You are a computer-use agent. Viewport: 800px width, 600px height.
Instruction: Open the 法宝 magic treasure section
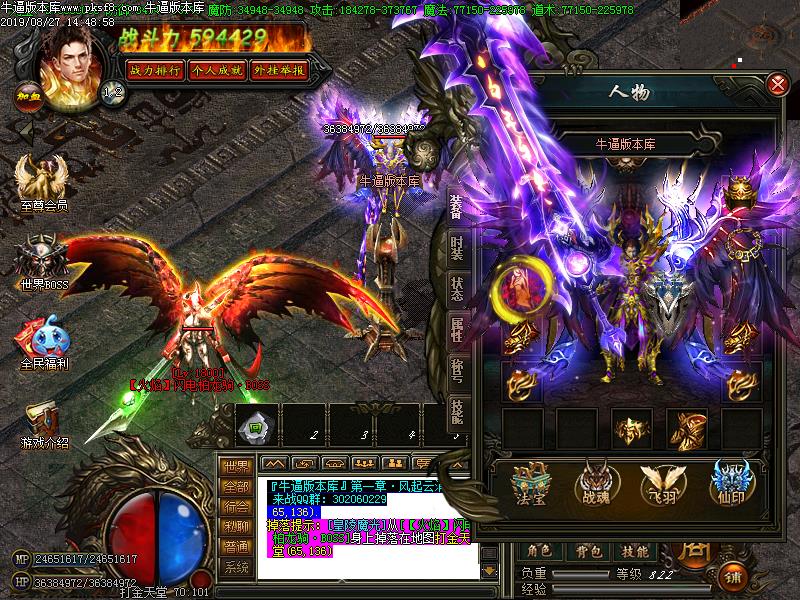click(x=528, y=481)
